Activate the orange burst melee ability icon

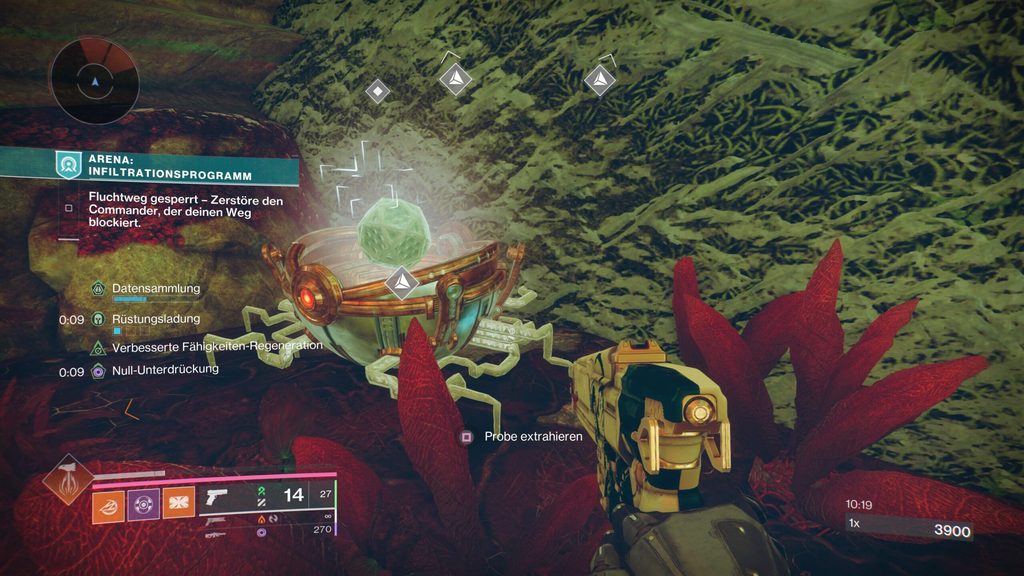point(178,504)
